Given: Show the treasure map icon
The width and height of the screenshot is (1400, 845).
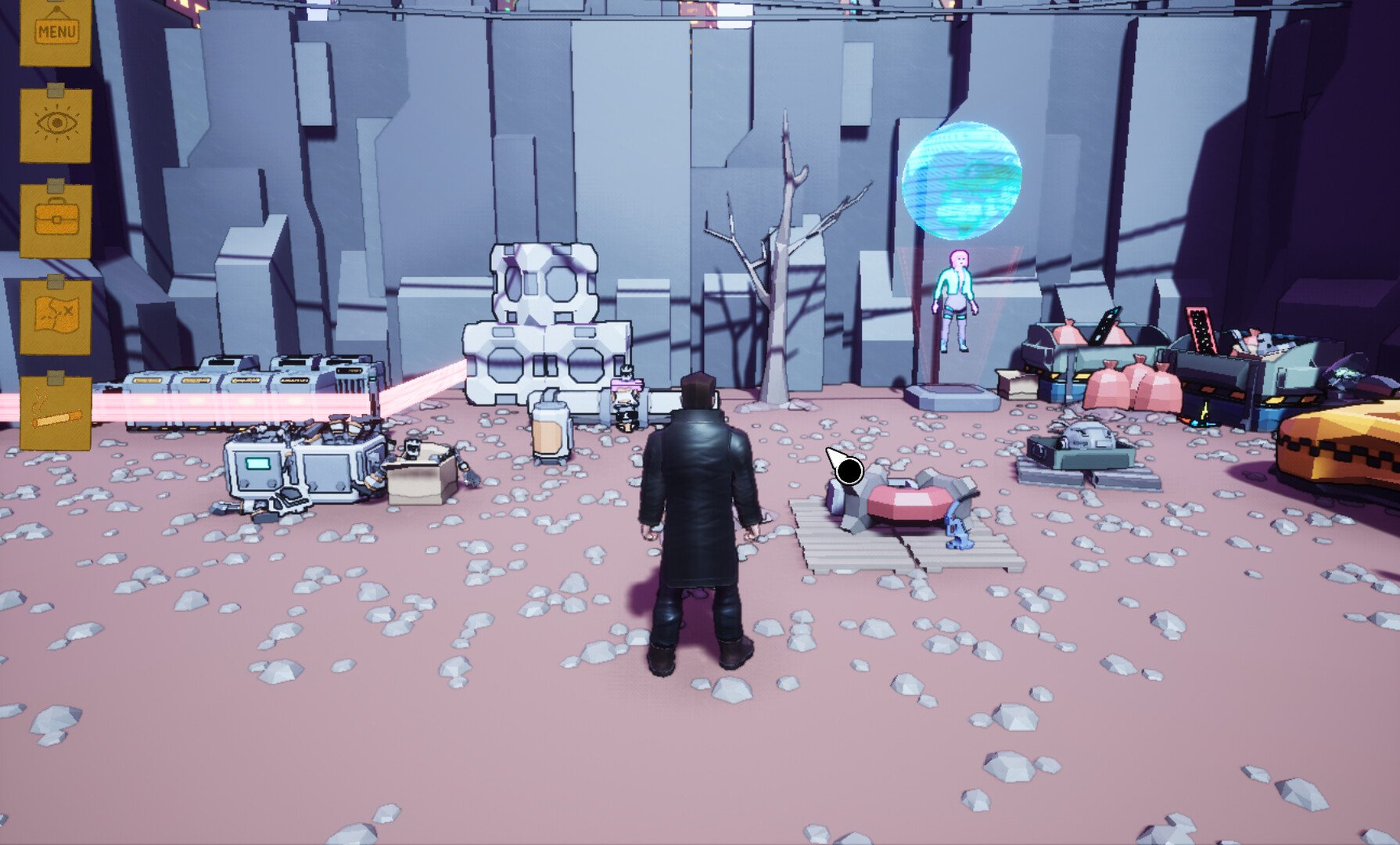Looking at the screenshot, I should 56,317.
